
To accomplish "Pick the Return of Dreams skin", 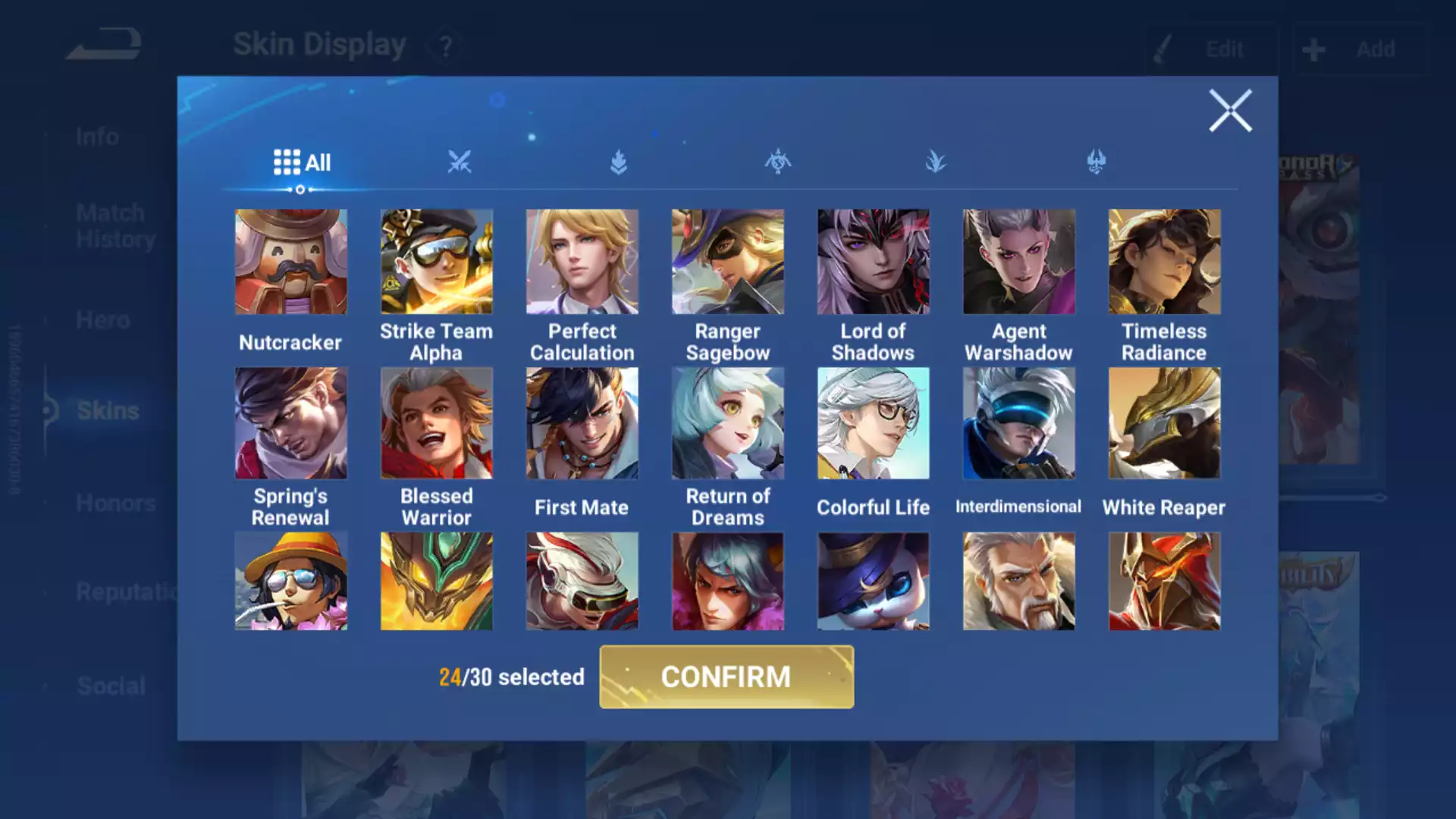I will tap(728, 423).
